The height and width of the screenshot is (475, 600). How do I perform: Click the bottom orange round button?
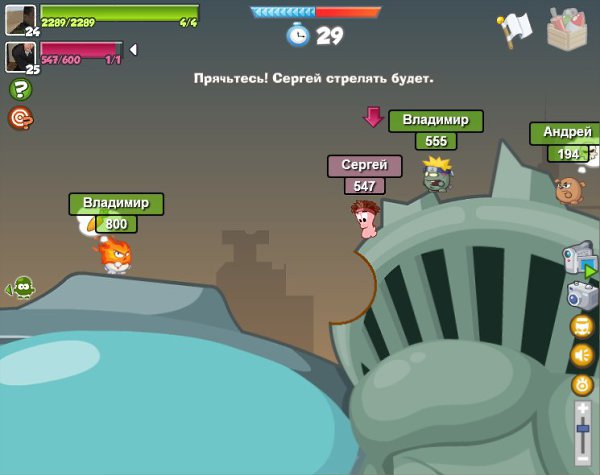tap(582, 384)
